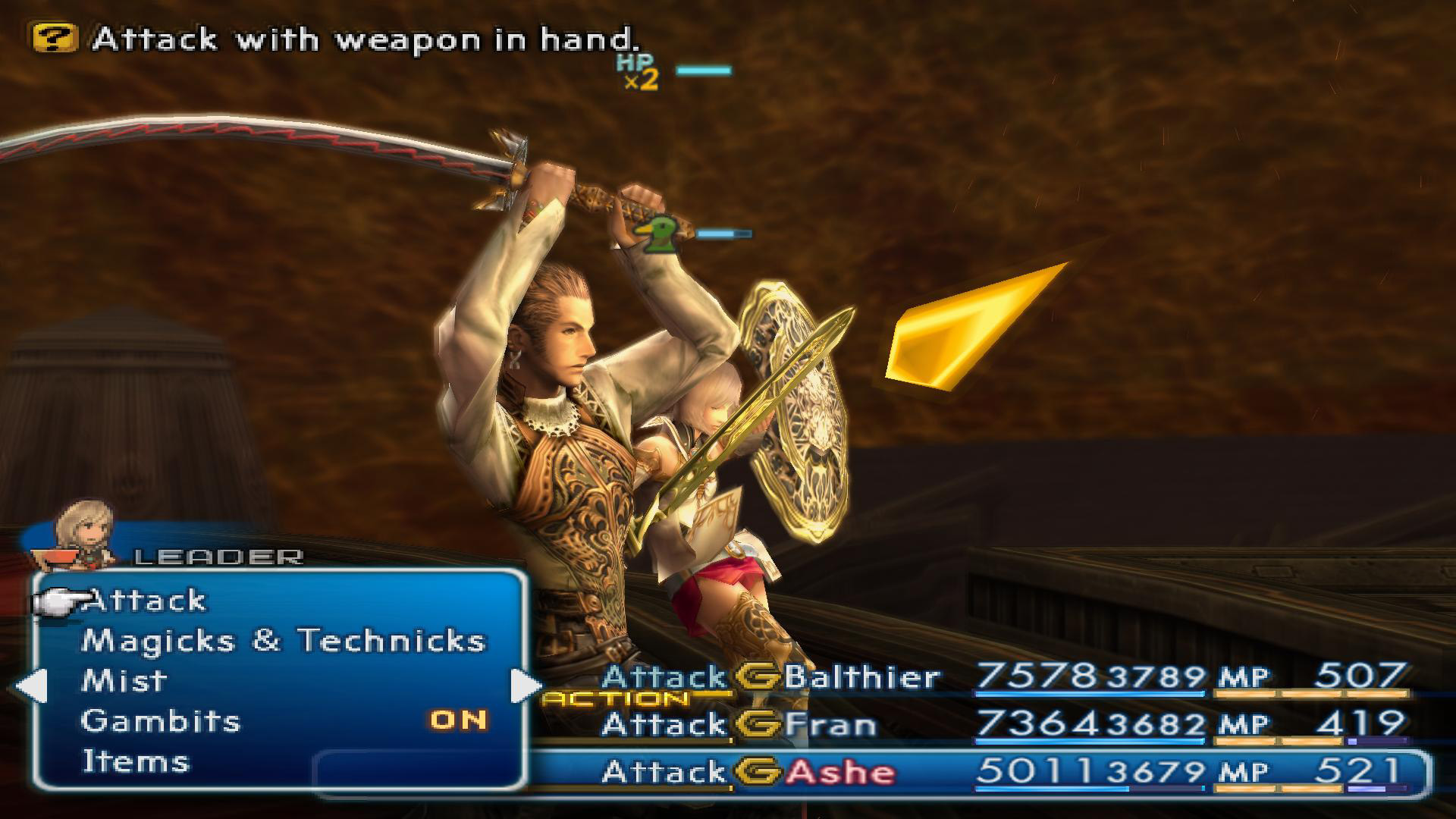
Task: Open Magicks & Technicks menu
Action: (x=282, y=641)
